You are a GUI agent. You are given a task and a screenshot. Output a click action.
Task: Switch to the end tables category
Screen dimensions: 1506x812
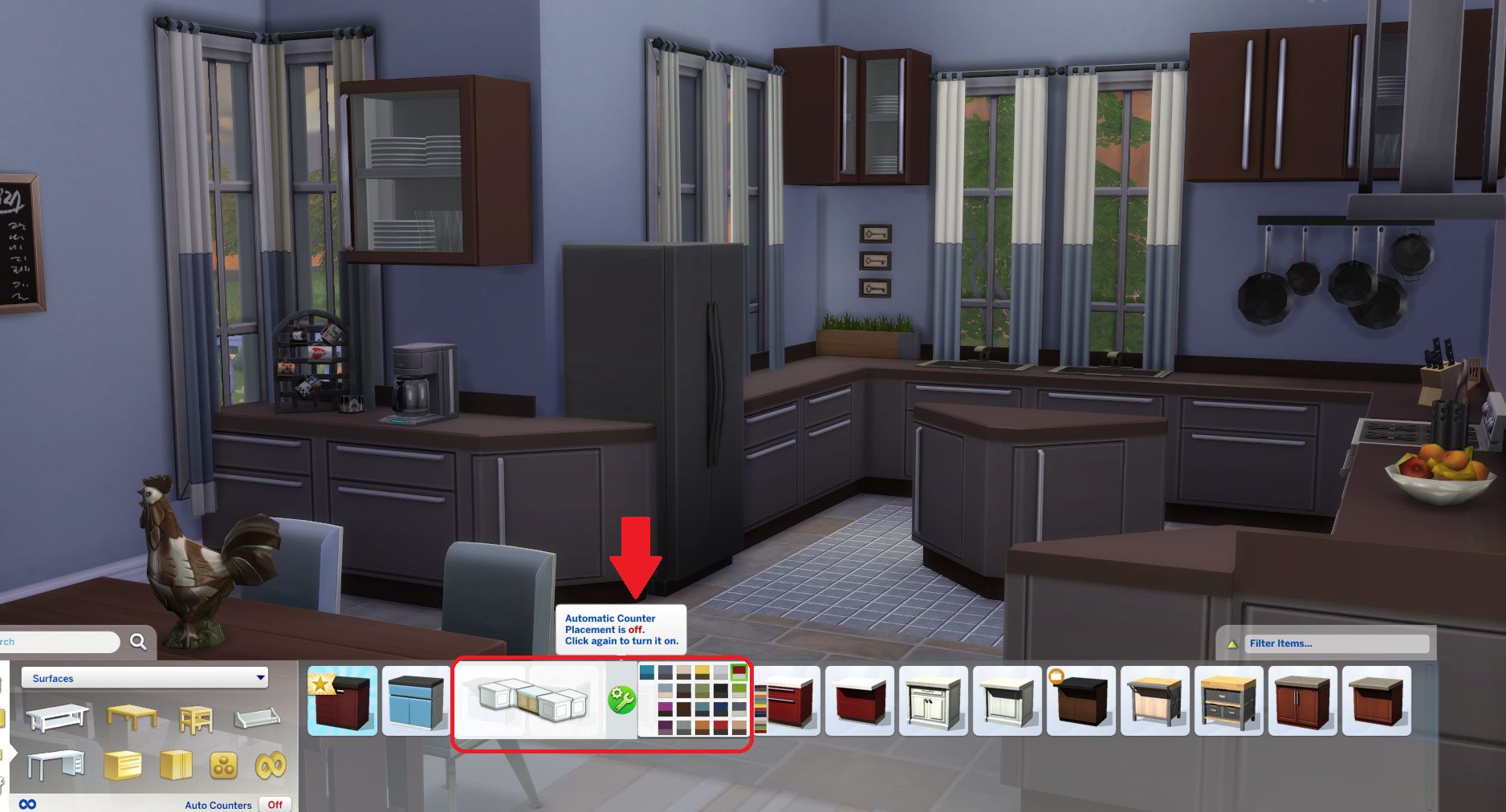tap(195, 720)
